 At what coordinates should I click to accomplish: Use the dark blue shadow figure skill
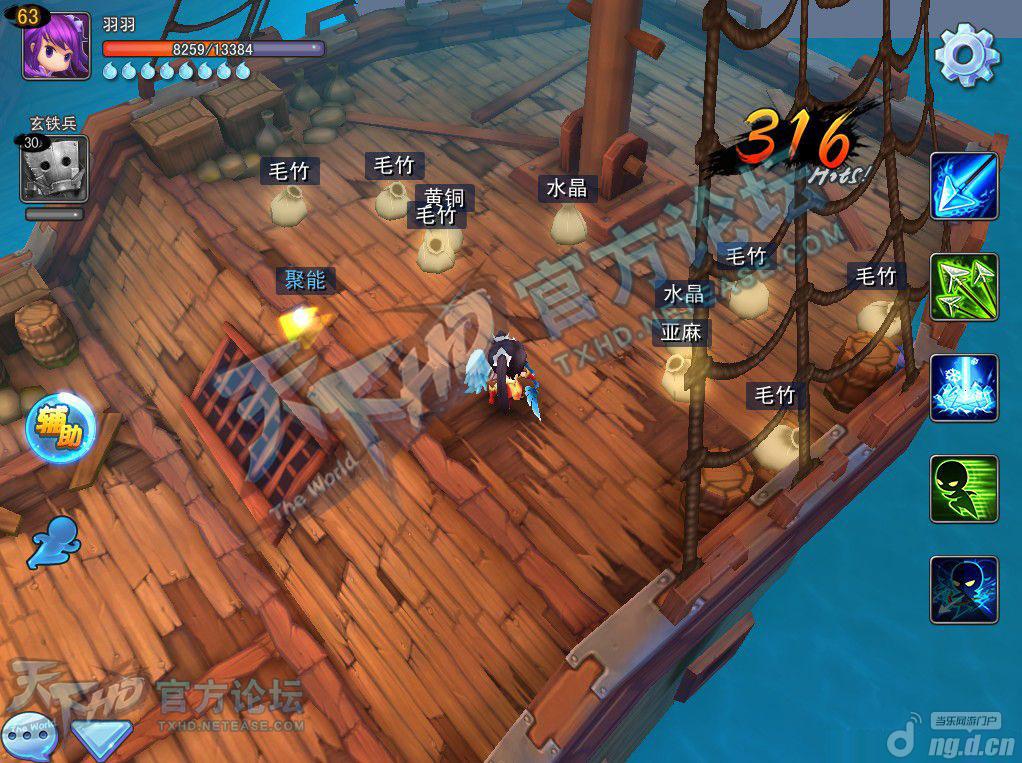click(964, 590)
